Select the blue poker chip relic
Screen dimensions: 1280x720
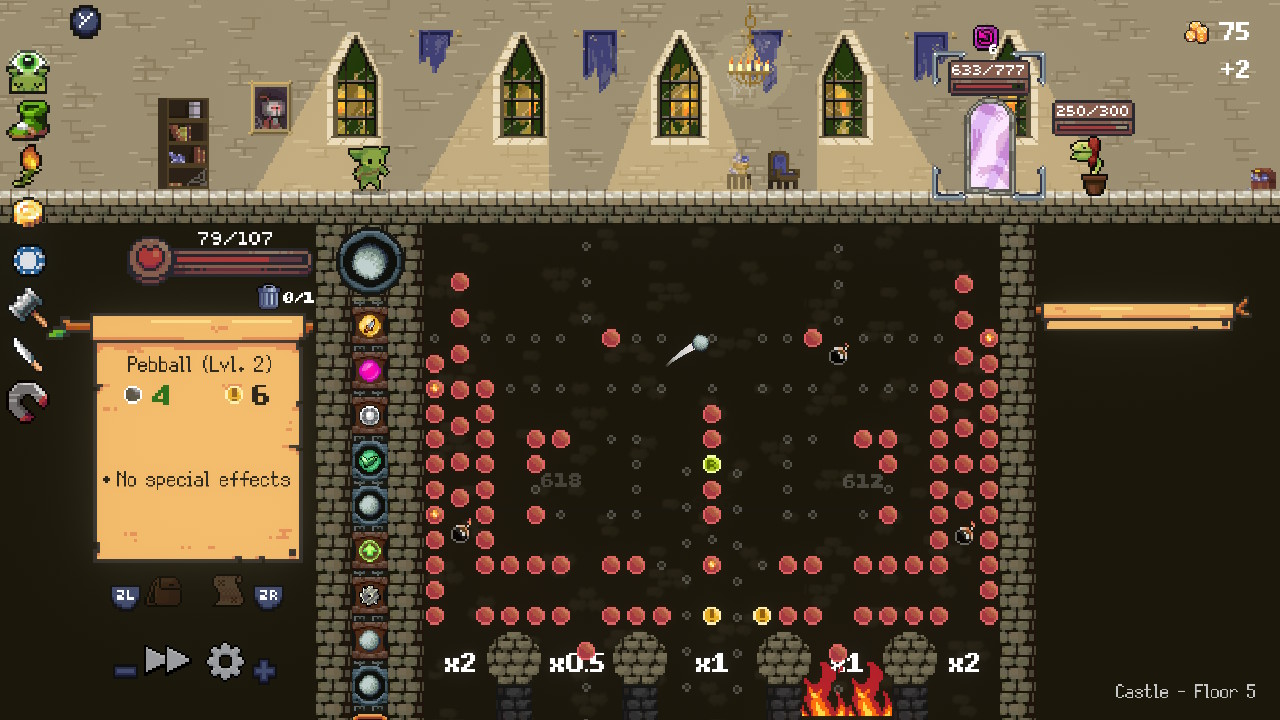click(x=28, y=261)
